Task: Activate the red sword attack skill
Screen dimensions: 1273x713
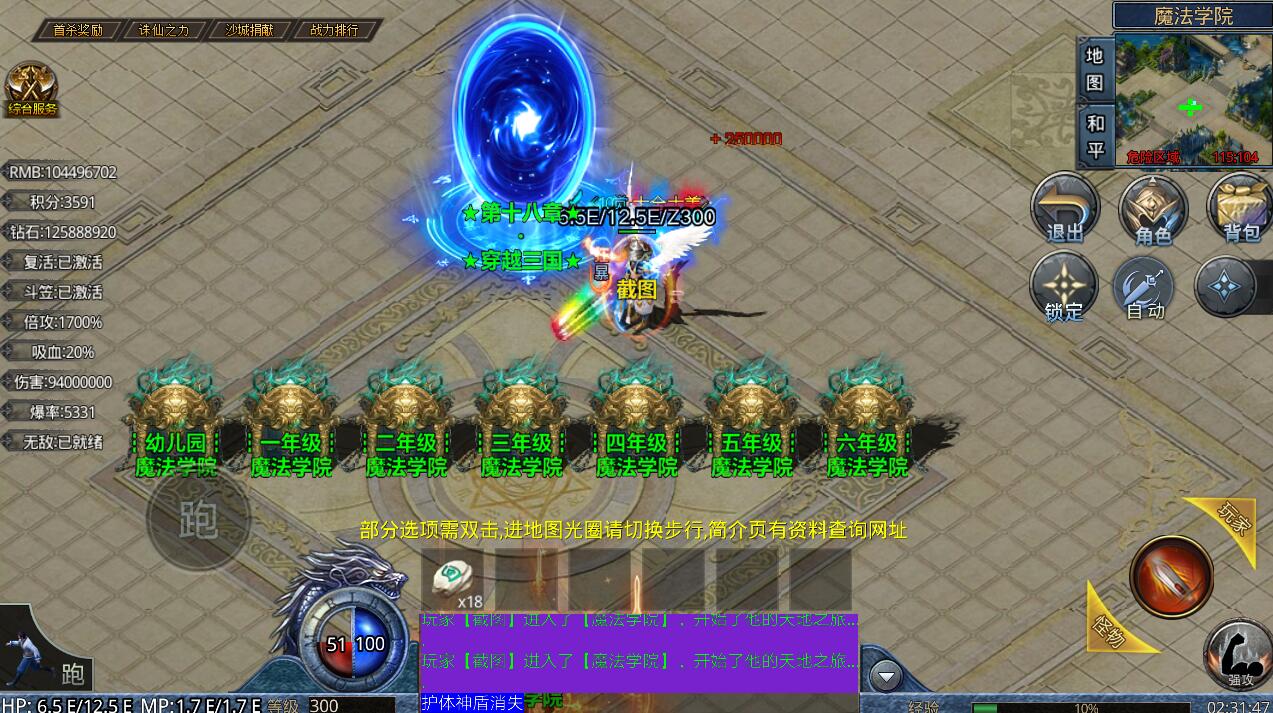Action: [x=1171, y=577]
